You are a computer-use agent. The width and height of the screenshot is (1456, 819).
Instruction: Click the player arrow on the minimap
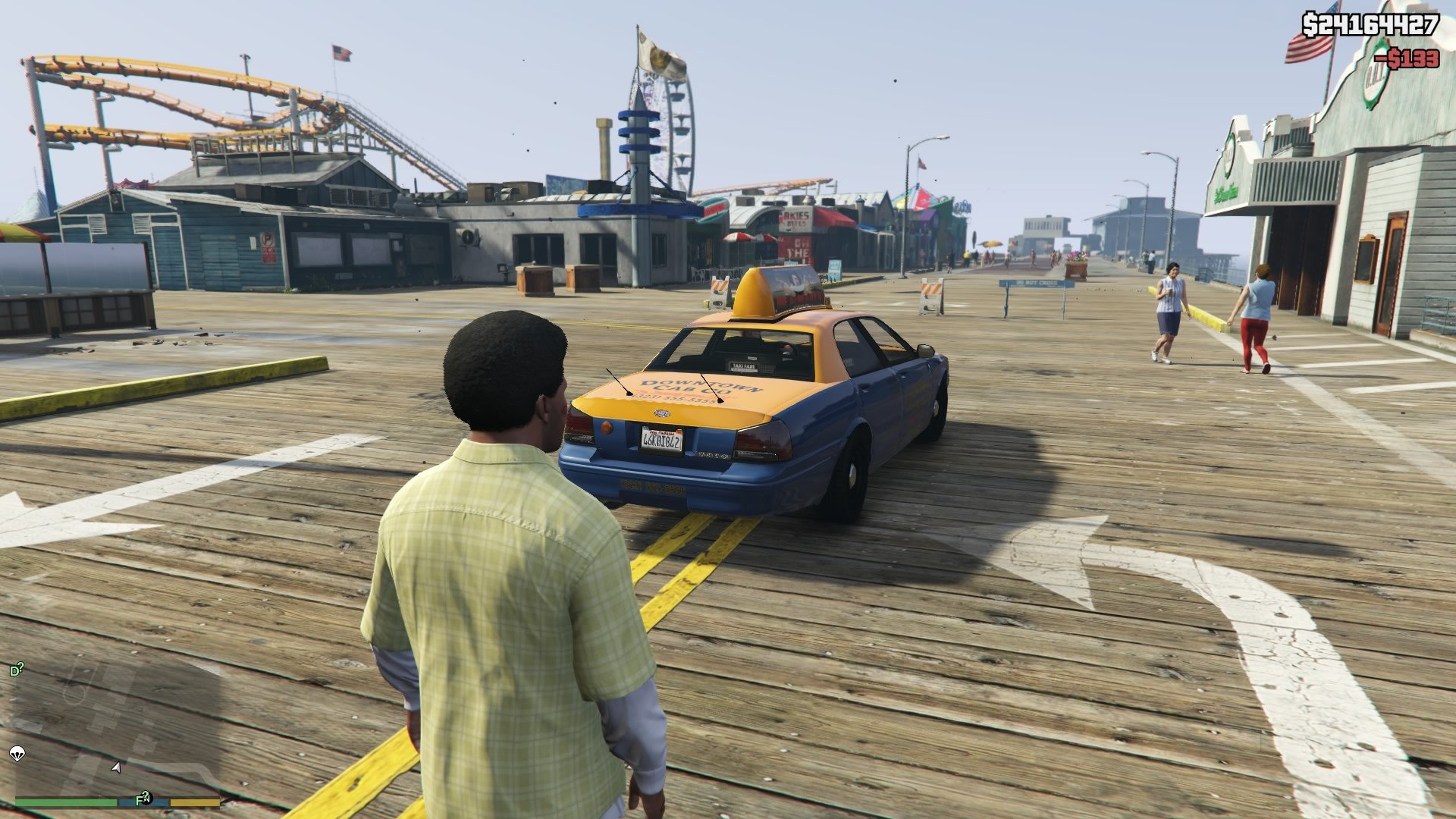[x=115, y=768]
